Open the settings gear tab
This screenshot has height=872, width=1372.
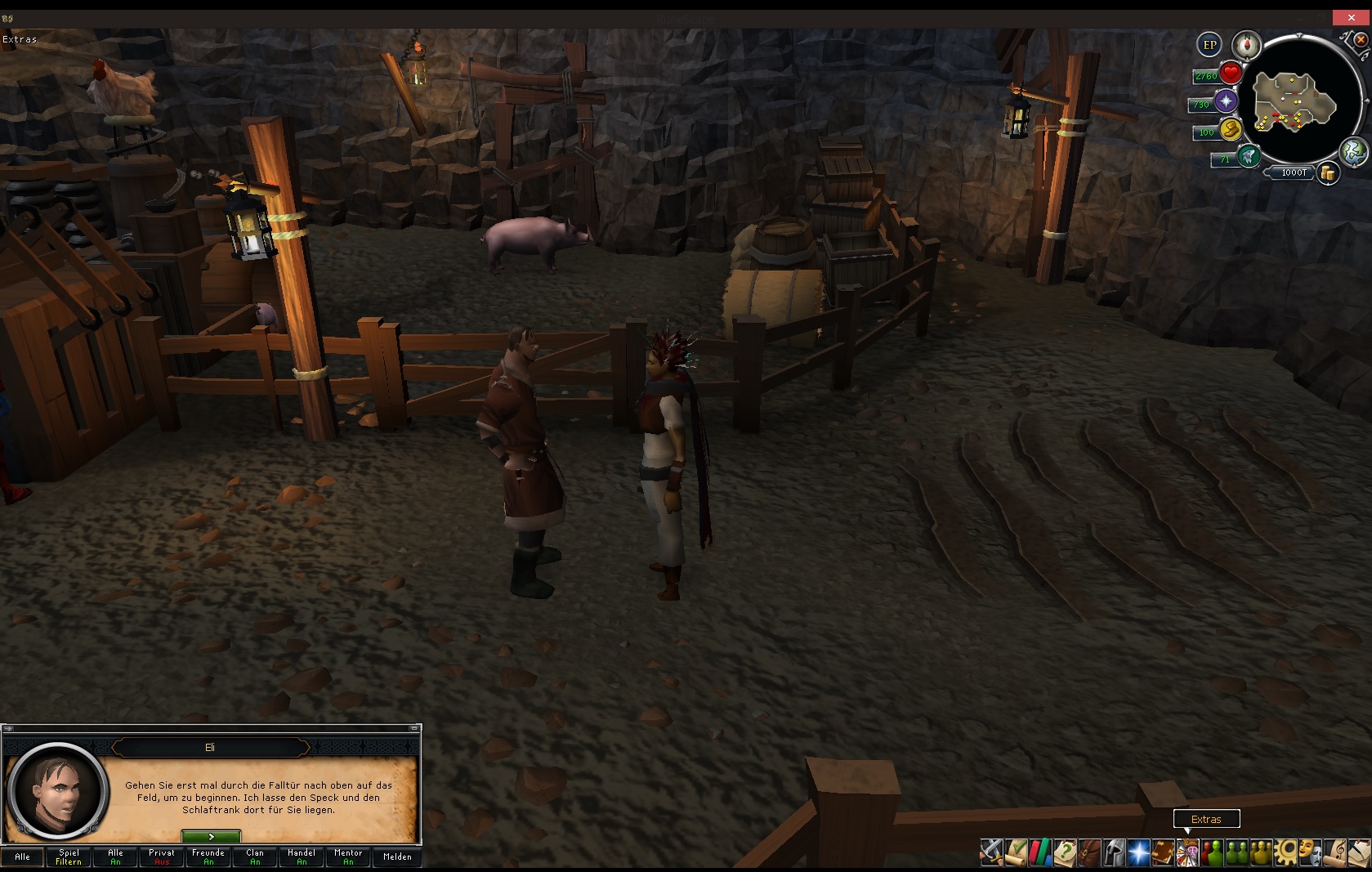click(1285, 852)
